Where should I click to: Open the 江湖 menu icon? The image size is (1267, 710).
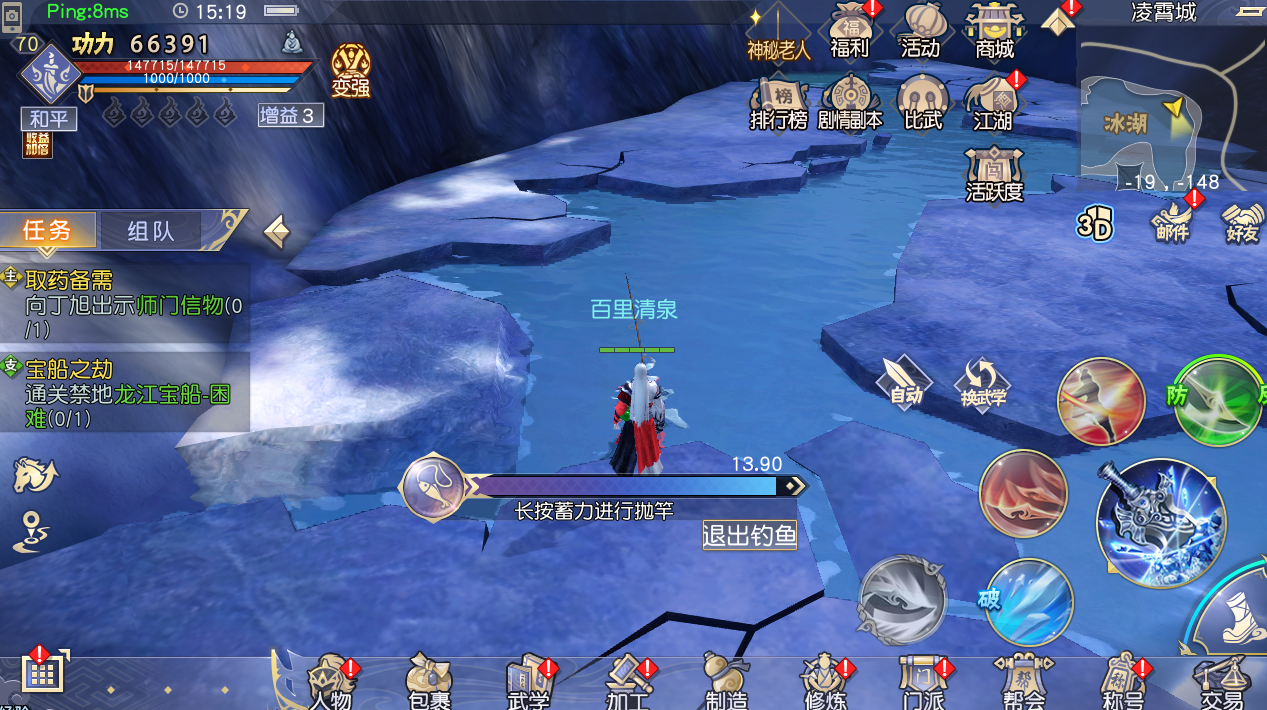pos(993,104)
